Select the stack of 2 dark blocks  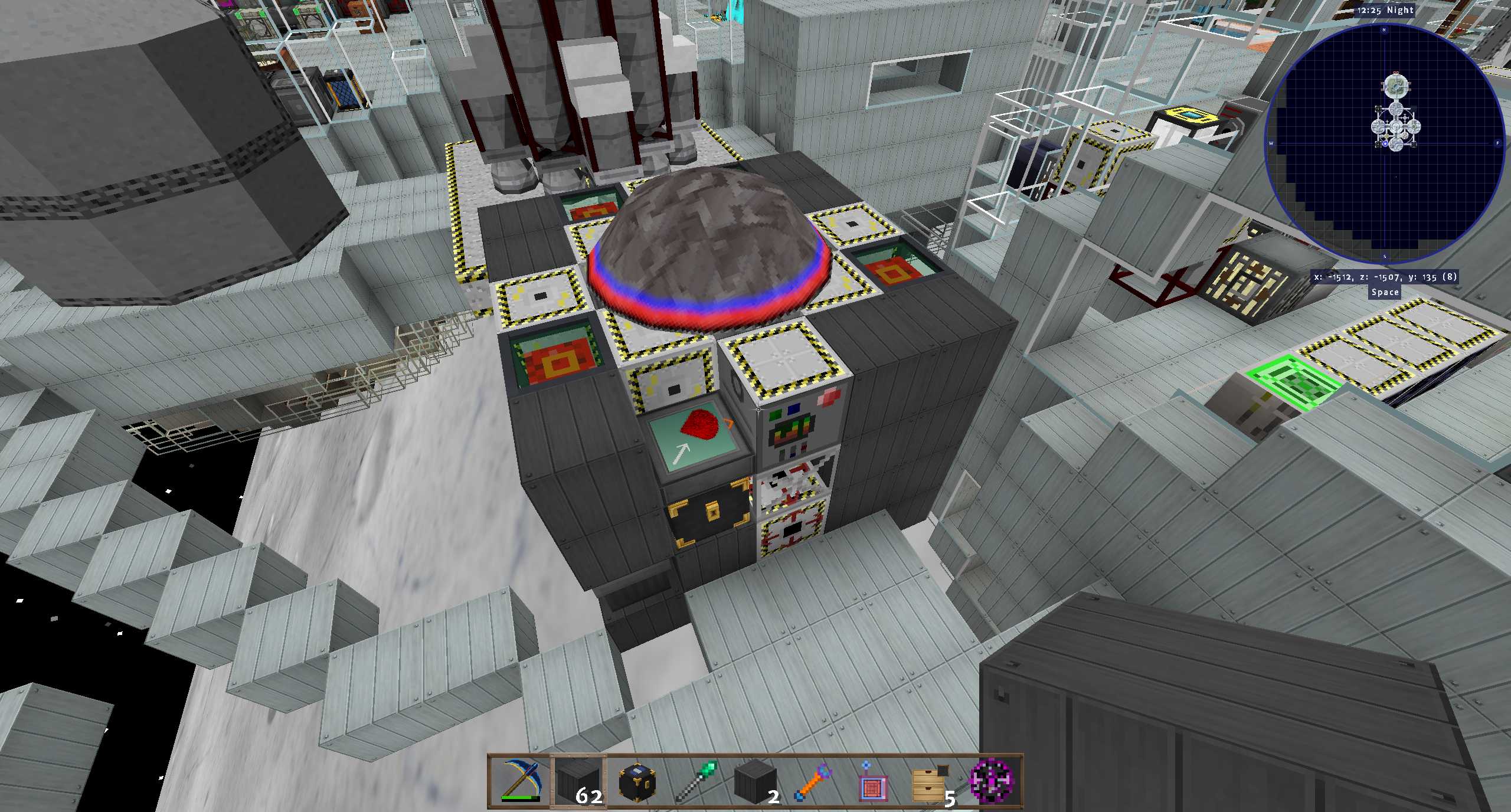[755, 781]
